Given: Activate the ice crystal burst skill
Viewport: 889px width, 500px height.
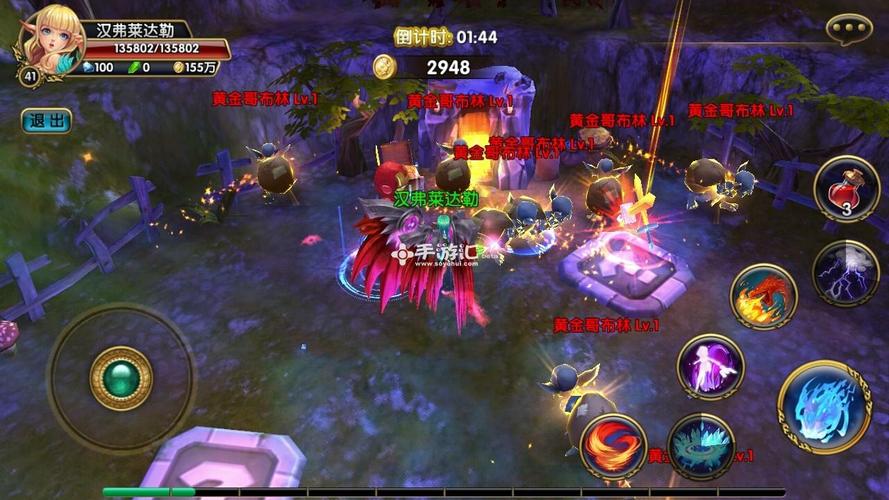Looking at the screenshot, I should 700,446.
